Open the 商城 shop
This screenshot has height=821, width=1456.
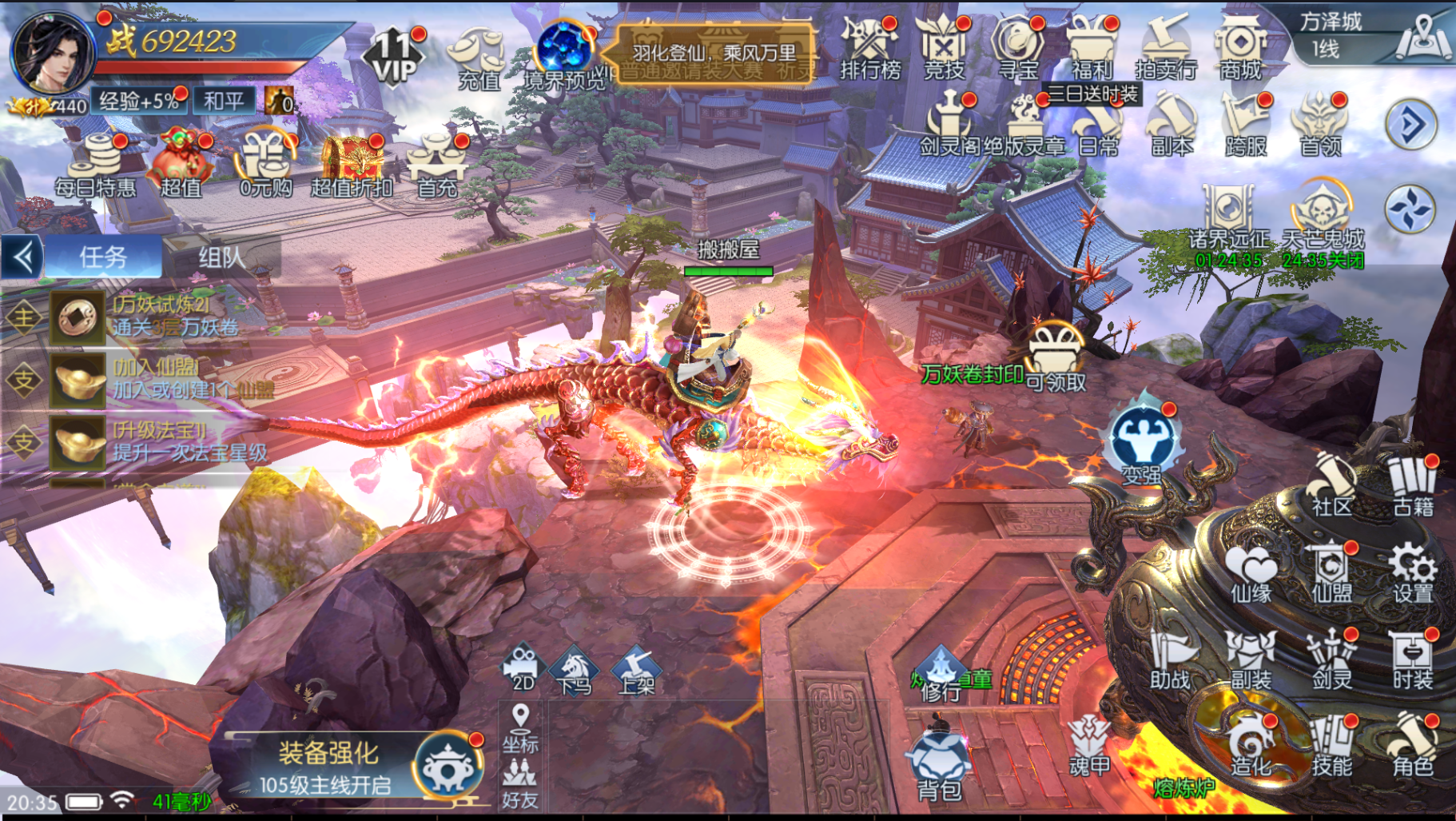pyautogui.click(x=1239, y=50)
